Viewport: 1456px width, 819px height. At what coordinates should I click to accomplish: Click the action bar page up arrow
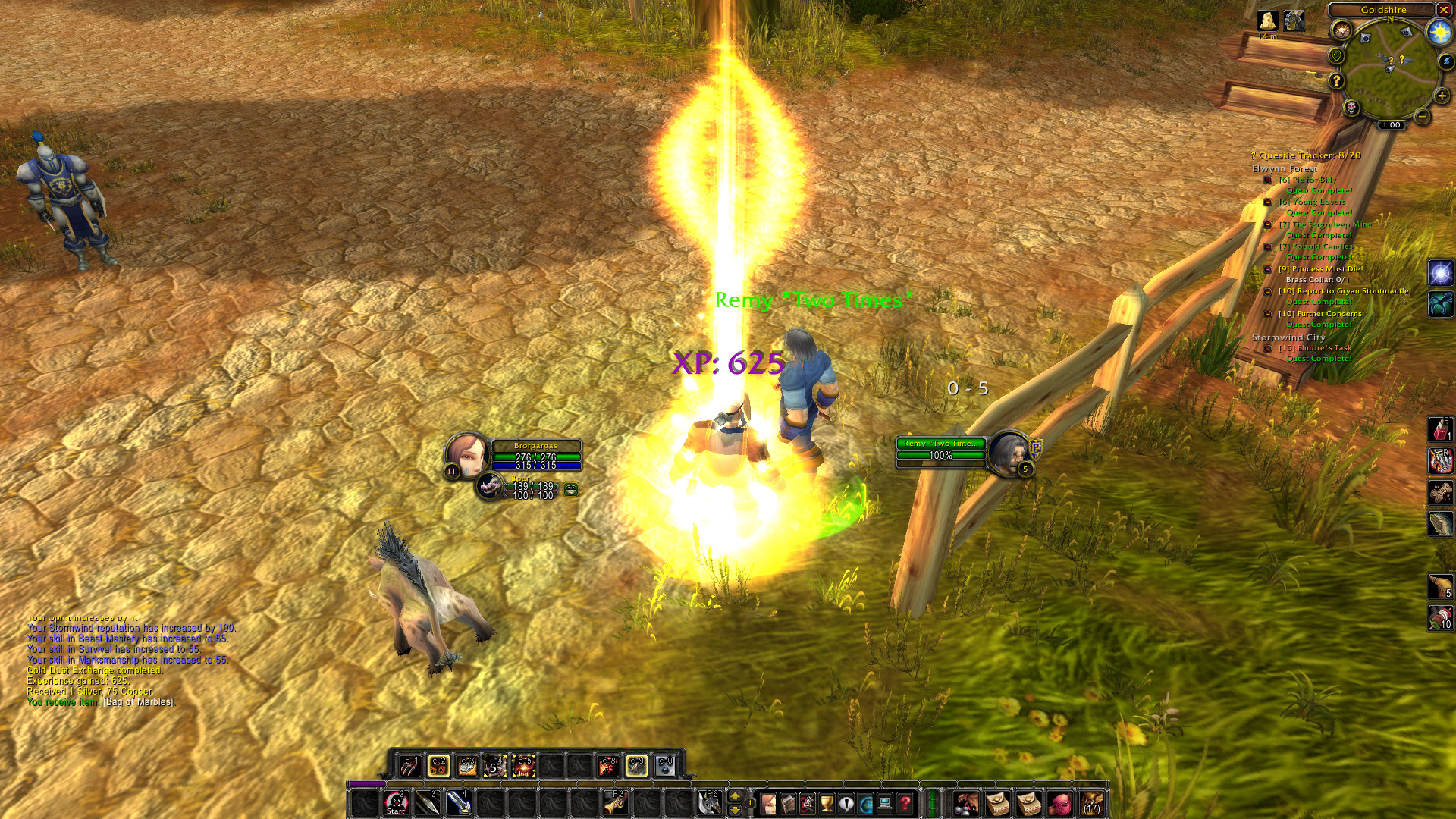tap(734, 796)
